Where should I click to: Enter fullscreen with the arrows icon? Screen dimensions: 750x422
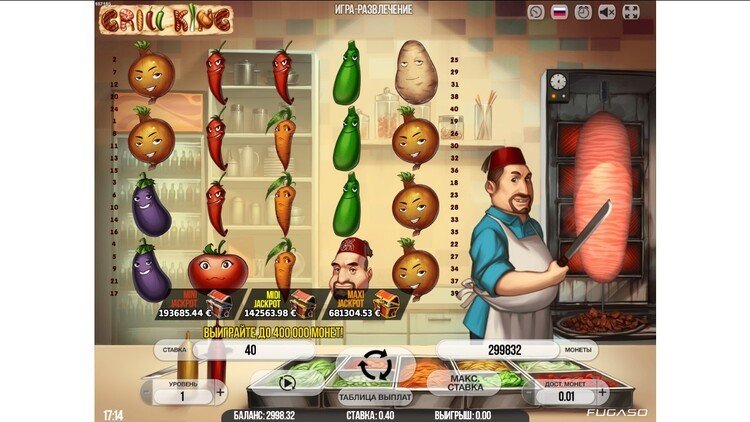click(x=631, y=12)
